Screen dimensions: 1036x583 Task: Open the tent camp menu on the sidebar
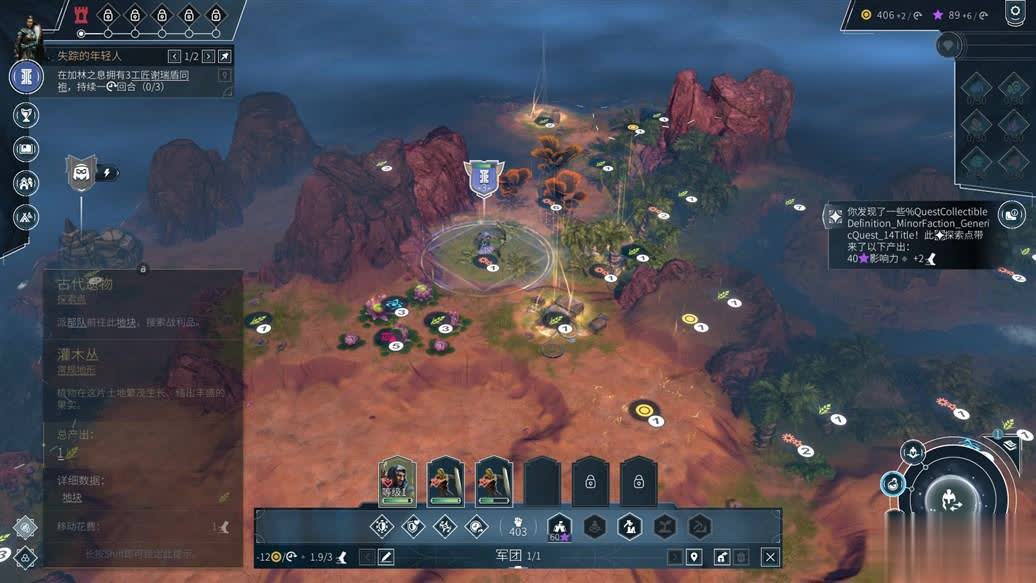(x=26, y=216)
